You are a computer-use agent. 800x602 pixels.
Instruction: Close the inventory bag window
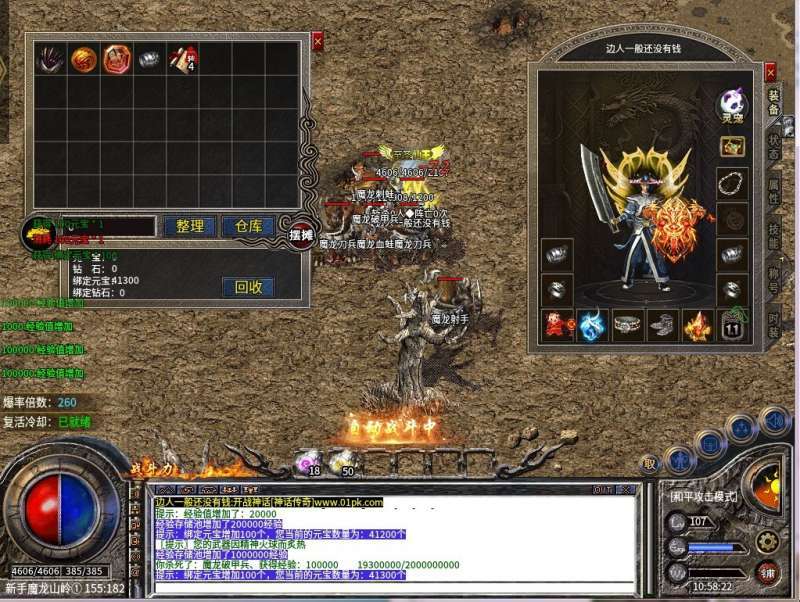tap(318, 41)
